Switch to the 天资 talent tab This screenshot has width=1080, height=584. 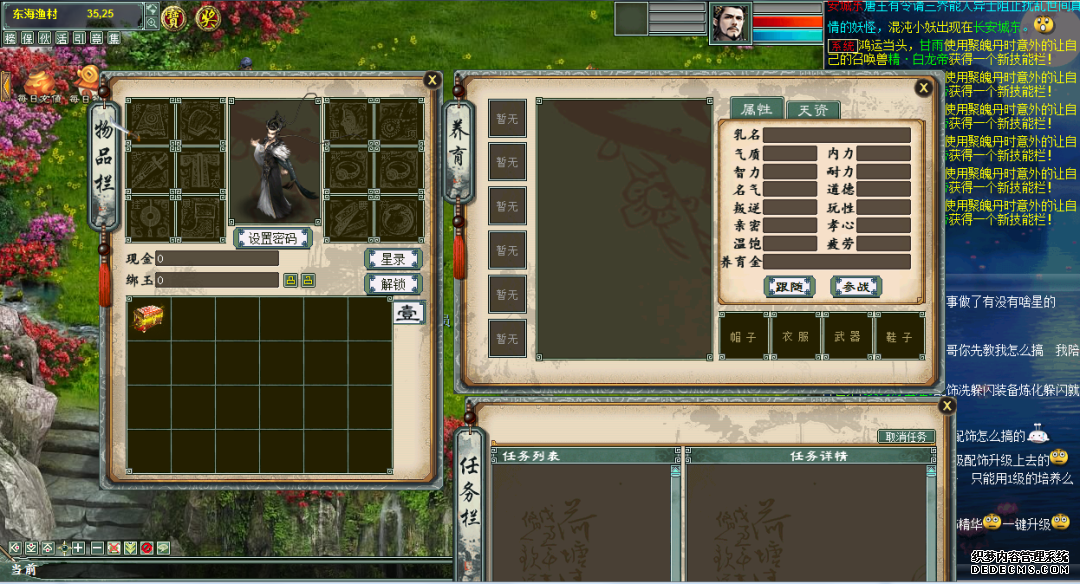812,110
